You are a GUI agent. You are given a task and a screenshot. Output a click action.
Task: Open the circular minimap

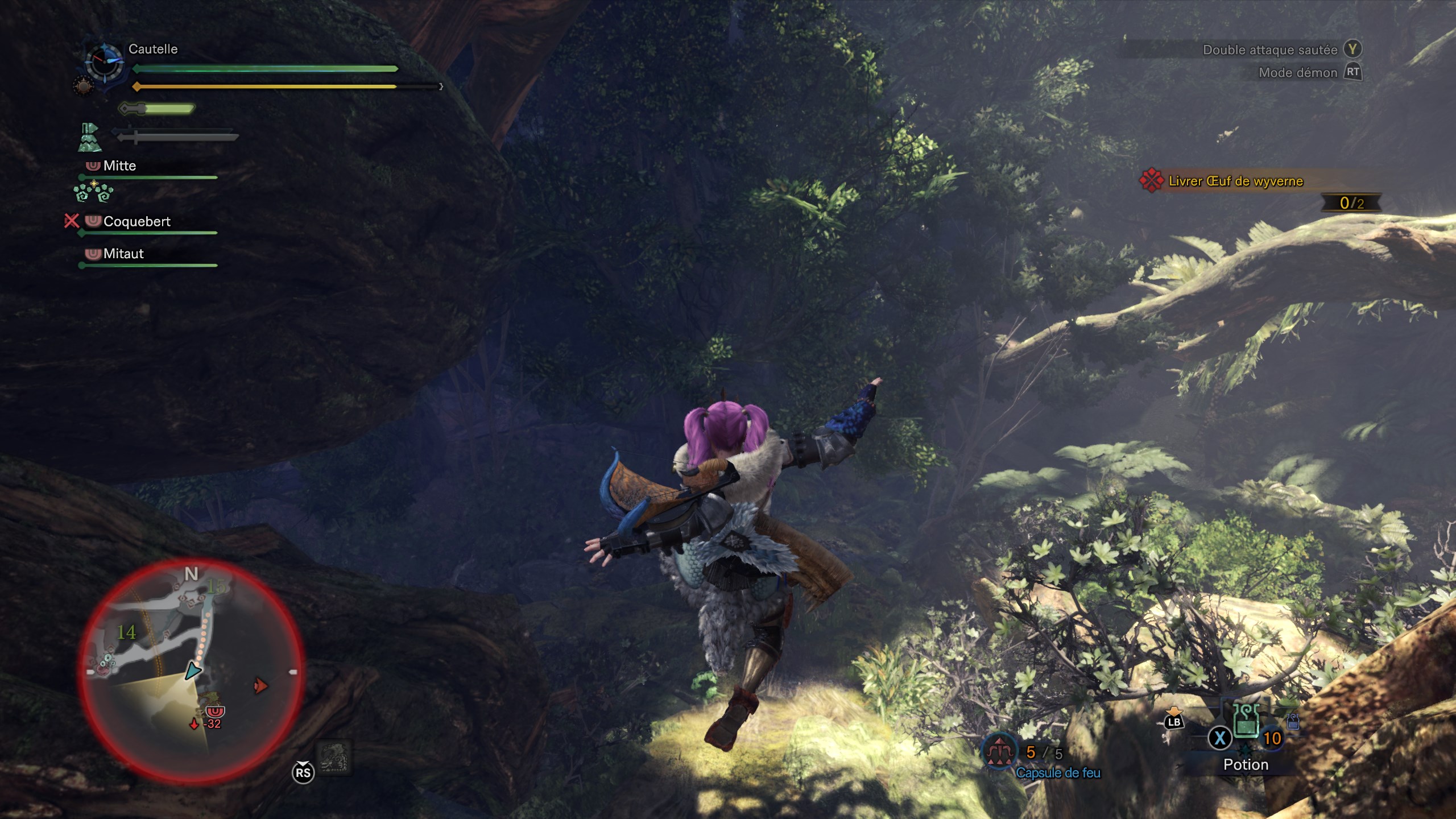pos(191,670)
